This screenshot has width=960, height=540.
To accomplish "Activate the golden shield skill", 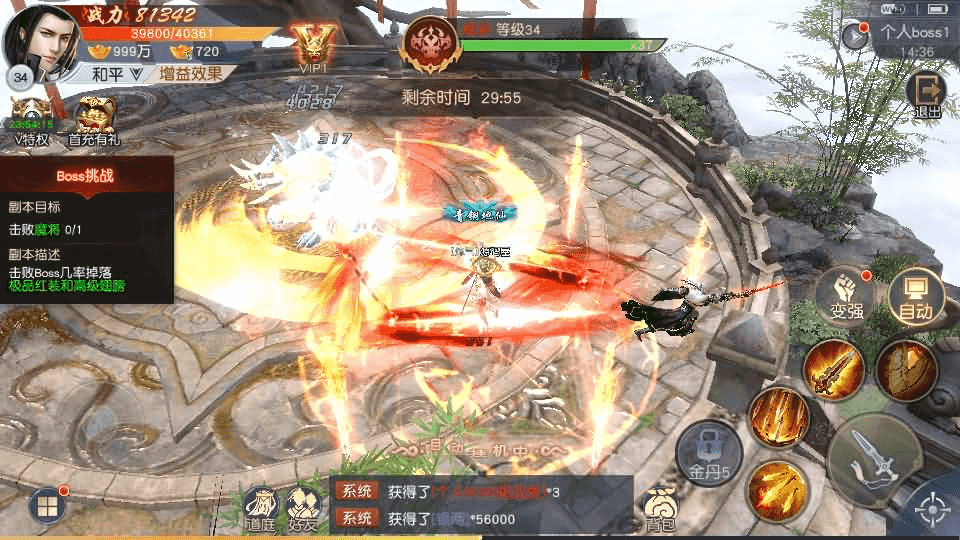I will tap(907, 369).
